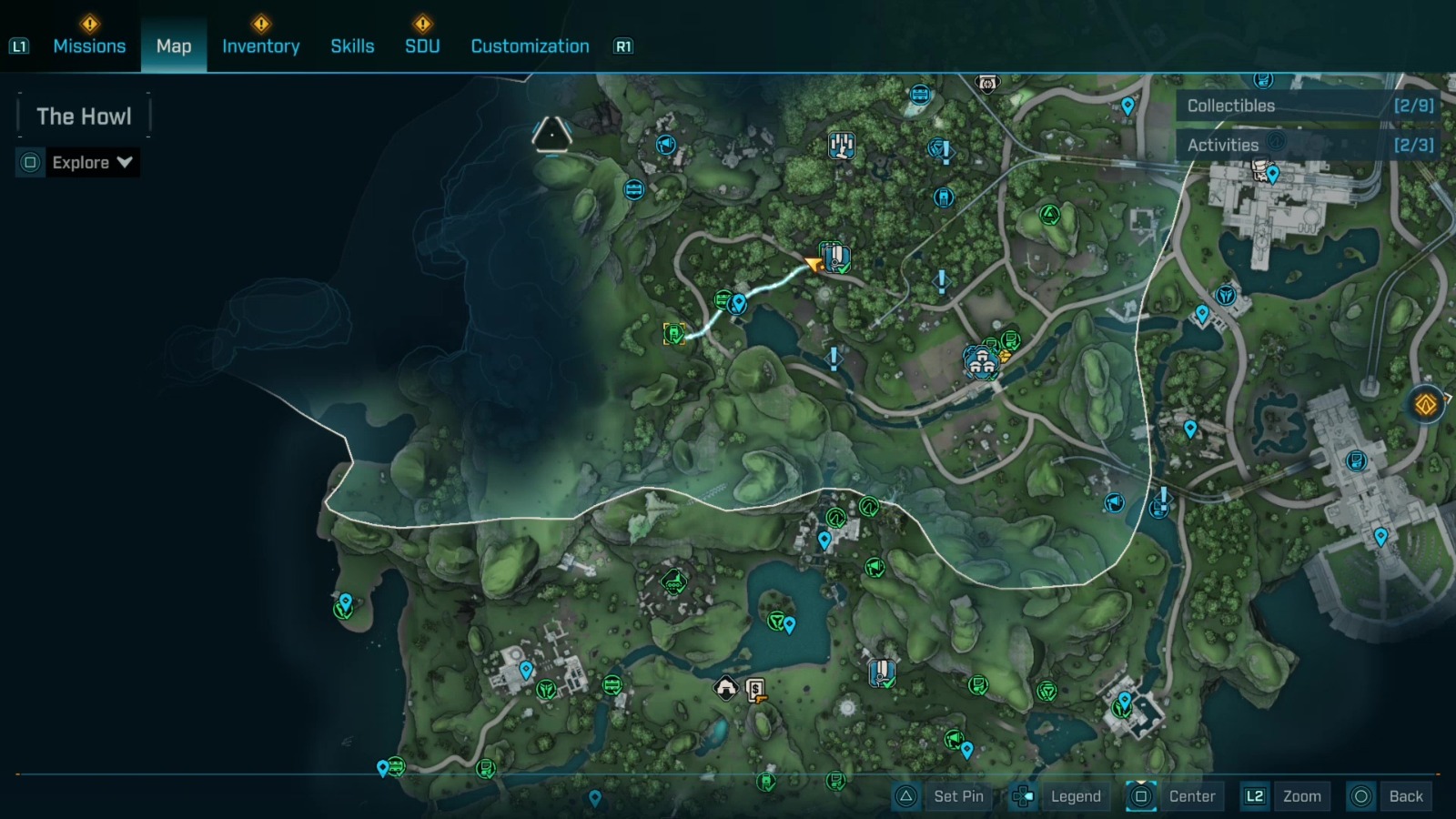
Task: Expand the Collectibles list
Action: point(1310,105)
